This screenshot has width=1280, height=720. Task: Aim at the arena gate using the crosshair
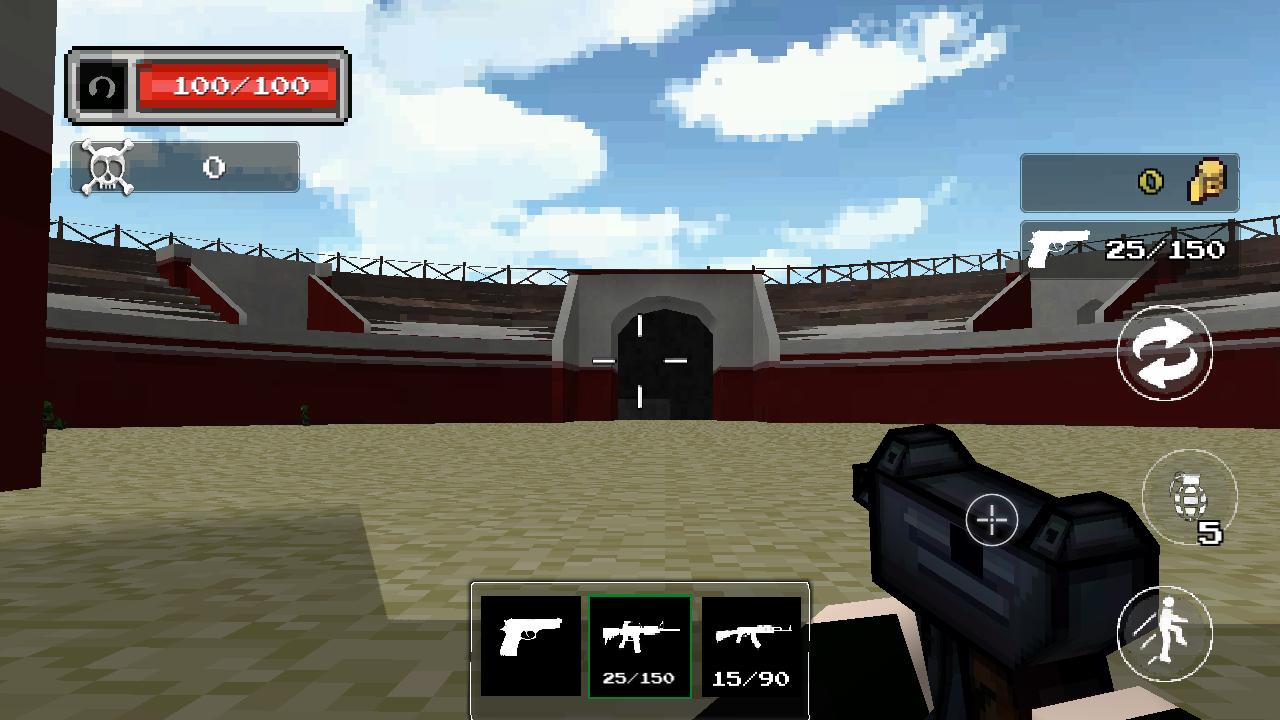[640, 360]
